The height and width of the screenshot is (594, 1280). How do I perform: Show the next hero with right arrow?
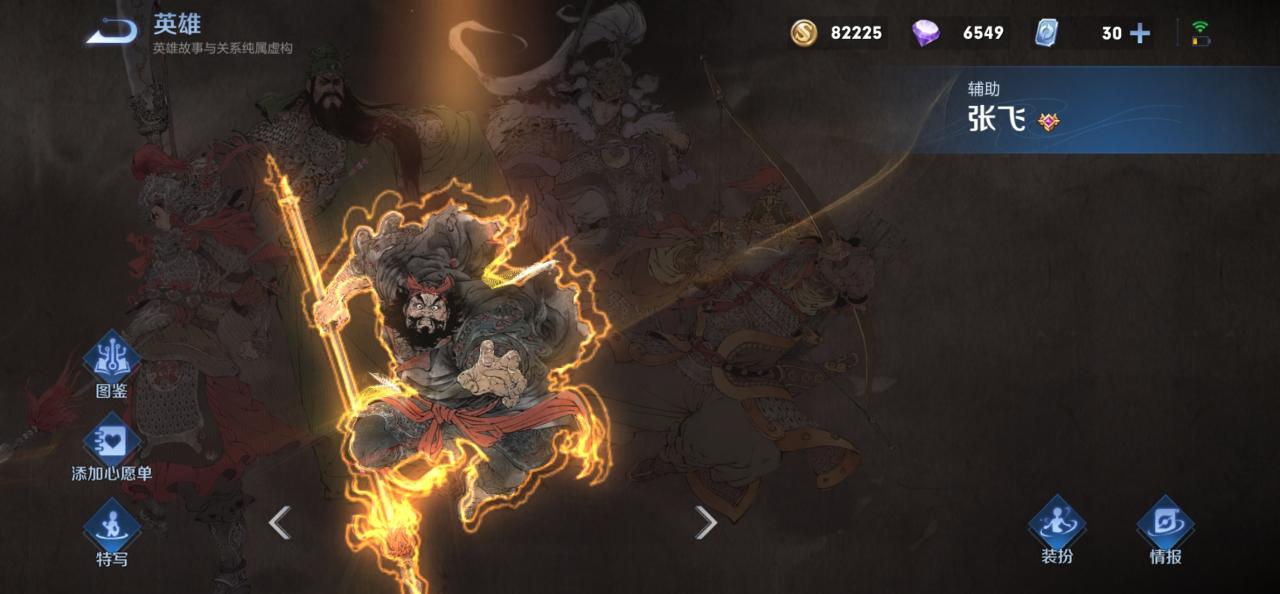706,521
